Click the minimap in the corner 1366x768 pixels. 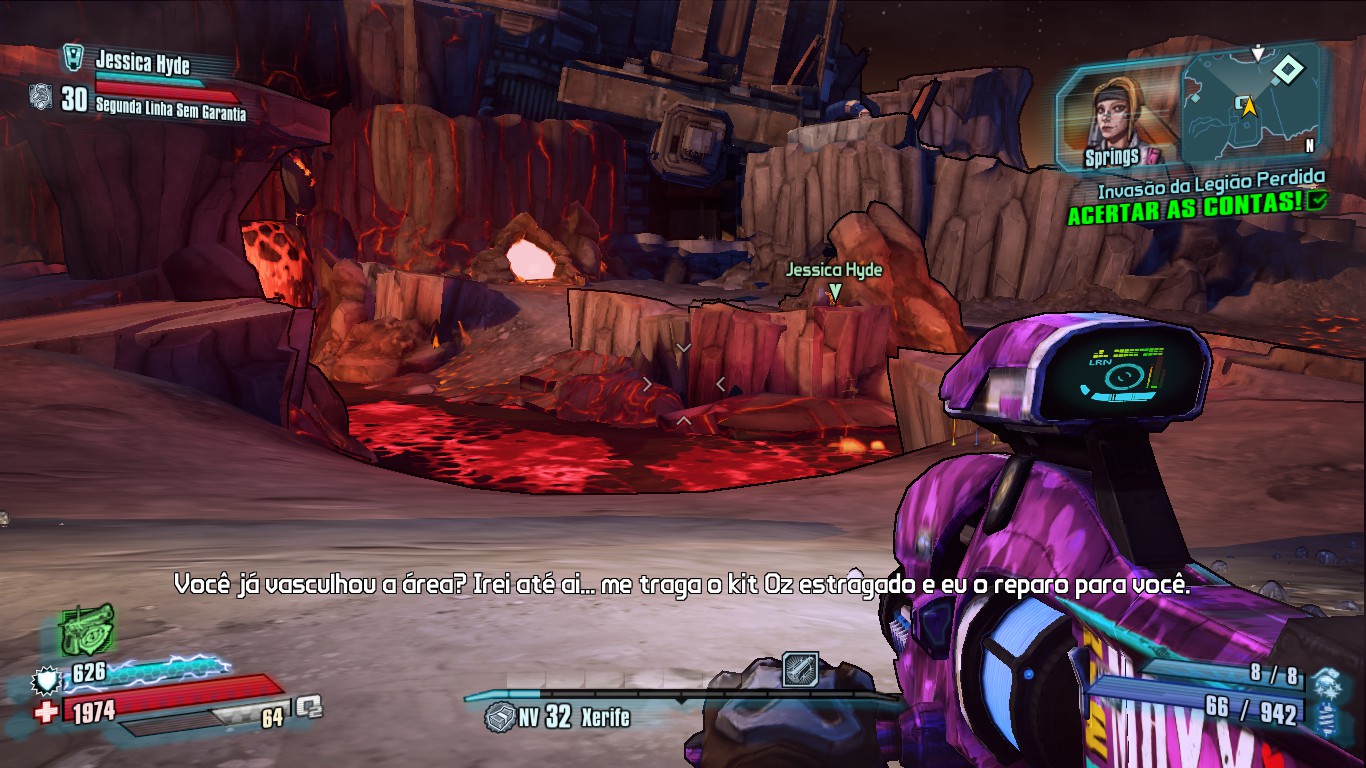[1250, 104]
